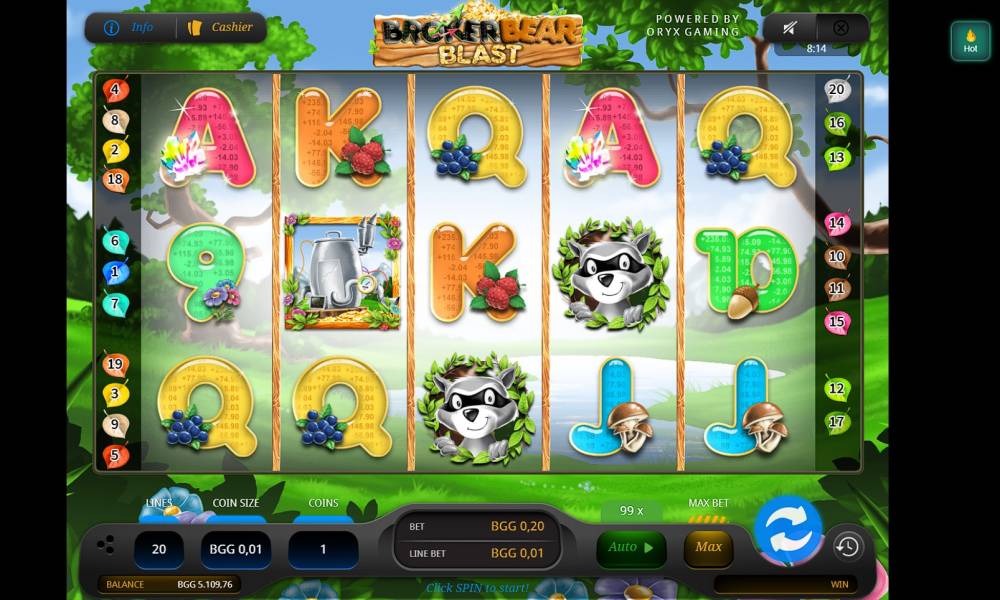Change the number of Lines
1000x600 pixels.
(158, 550)
